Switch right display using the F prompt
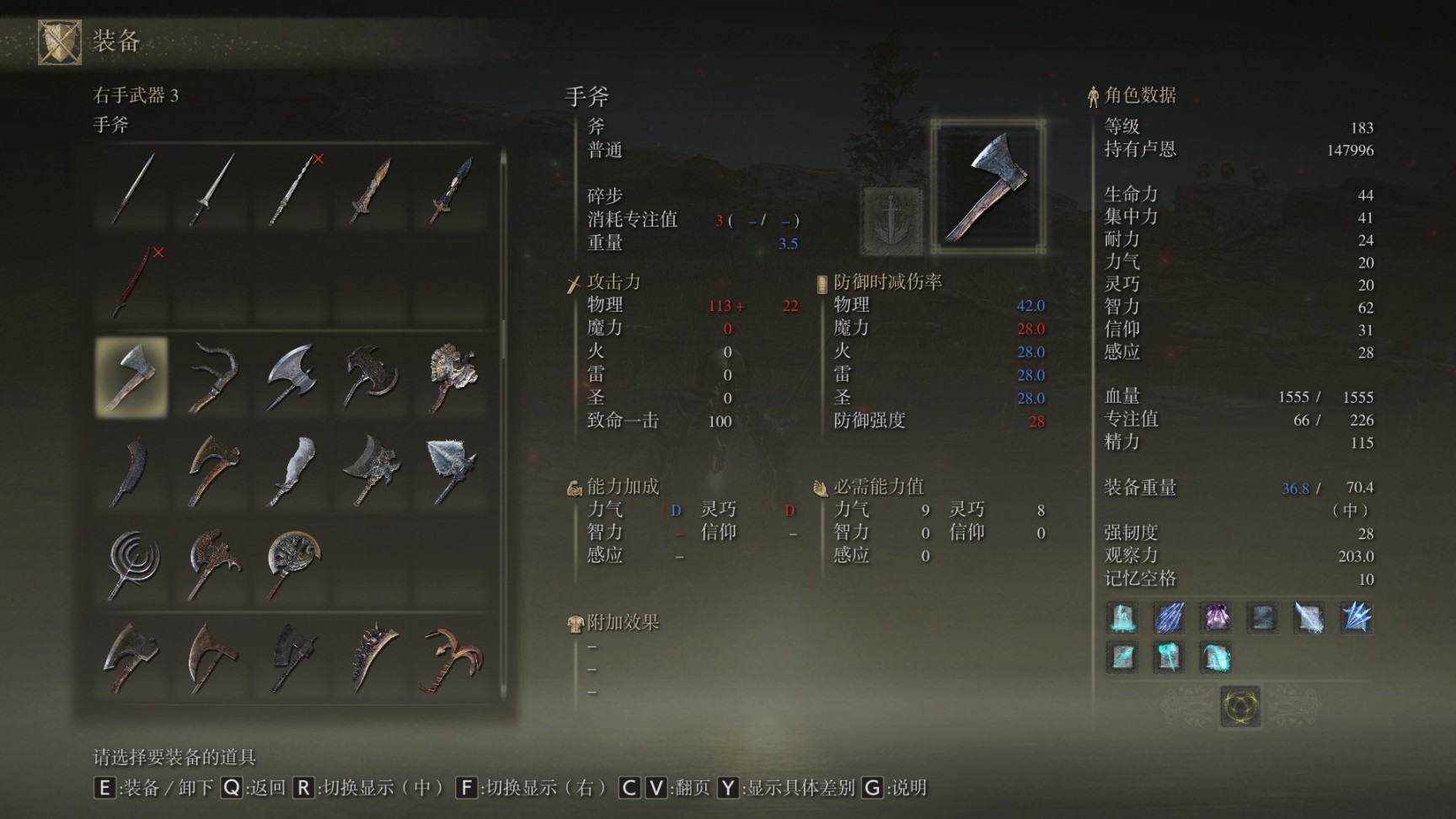 point(466,790)
